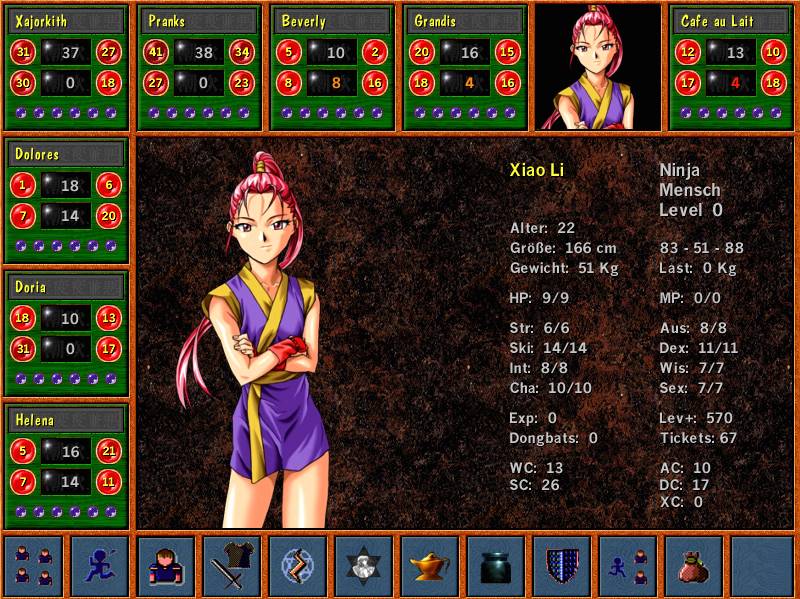Select the golden oil lamp icon

pyautogui.click(x=430, y=565)
